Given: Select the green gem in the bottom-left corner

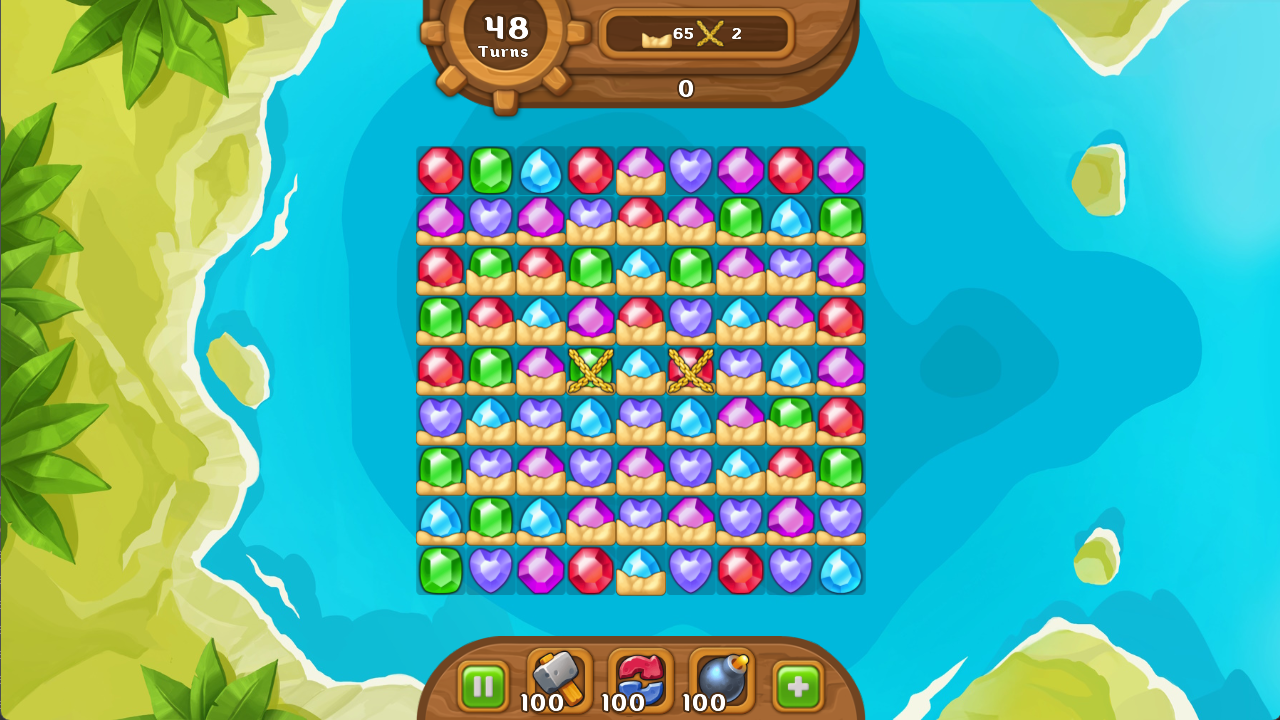Looking at the screenshot, I should [440, 570].
